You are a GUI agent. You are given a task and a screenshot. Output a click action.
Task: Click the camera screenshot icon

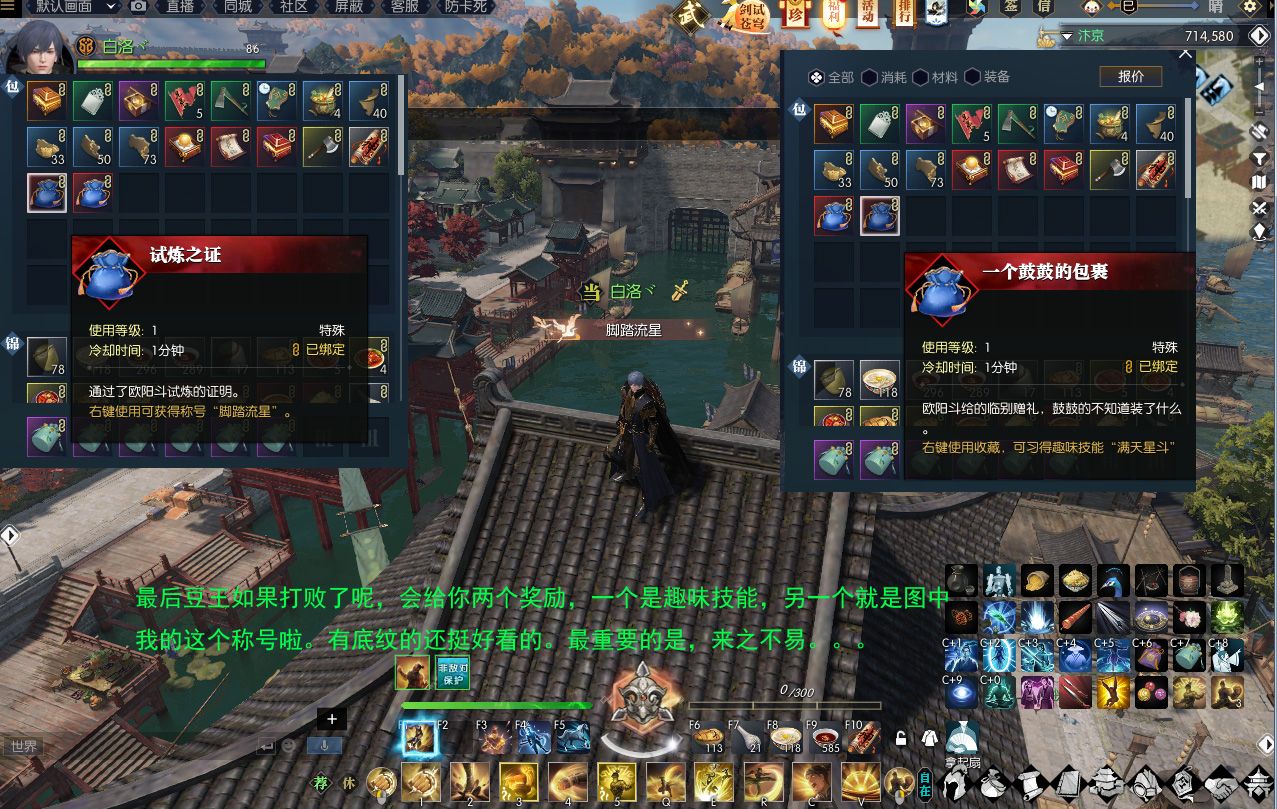pos(139,7)
